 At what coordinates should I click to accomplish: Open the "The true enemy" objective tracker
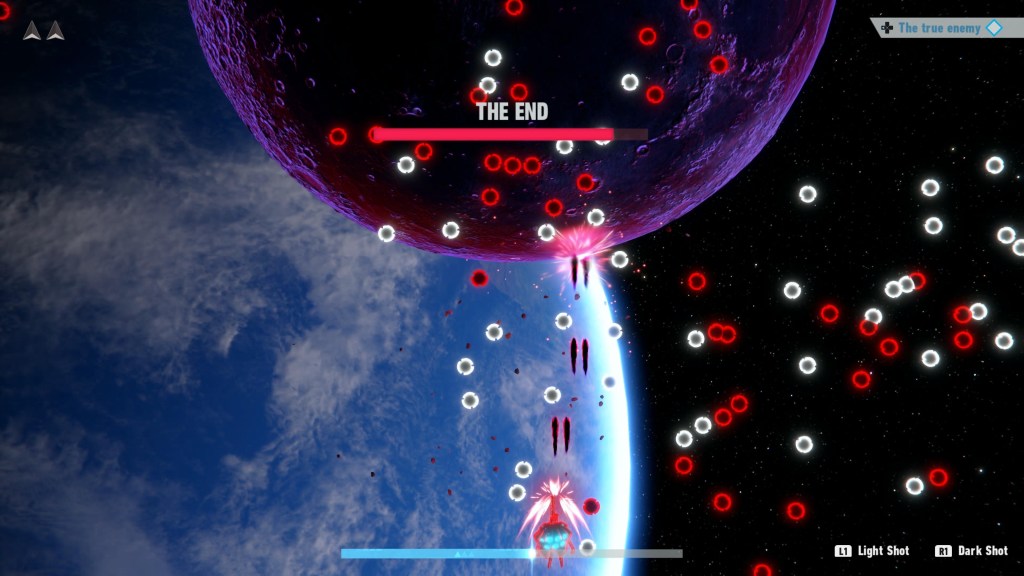[939, 28]
